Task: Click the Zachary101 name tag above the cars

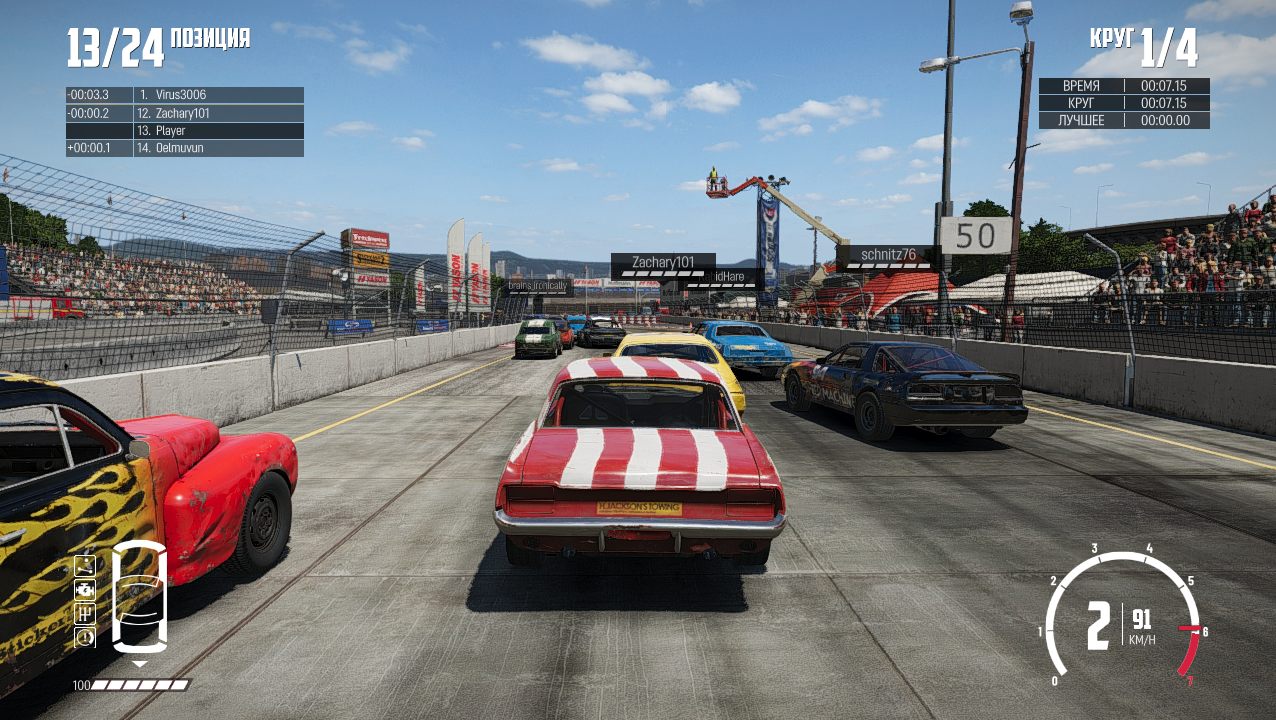Action: pos(663,263)
